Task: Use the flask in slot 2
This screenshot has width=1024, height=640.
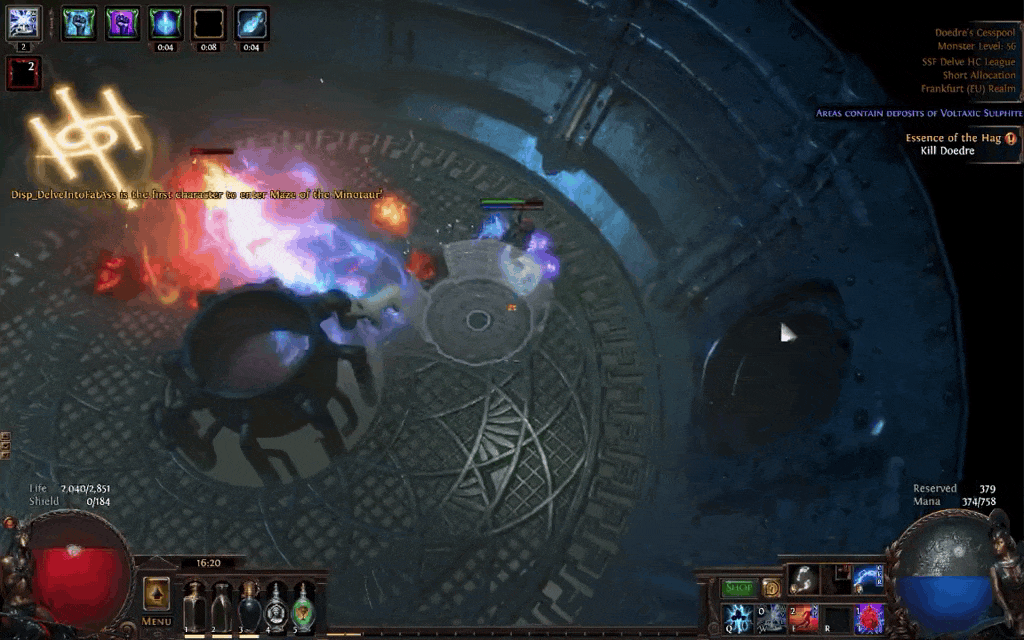Action: pos(222,605)
